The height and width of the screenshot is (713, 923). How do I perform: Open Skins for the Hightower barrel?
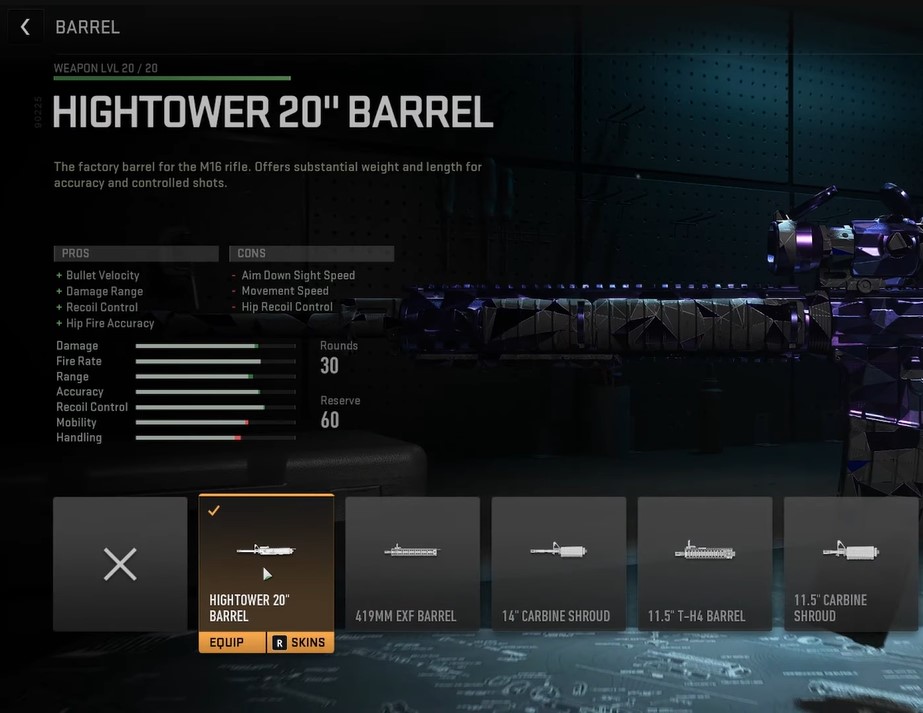[x=300, y=642]
